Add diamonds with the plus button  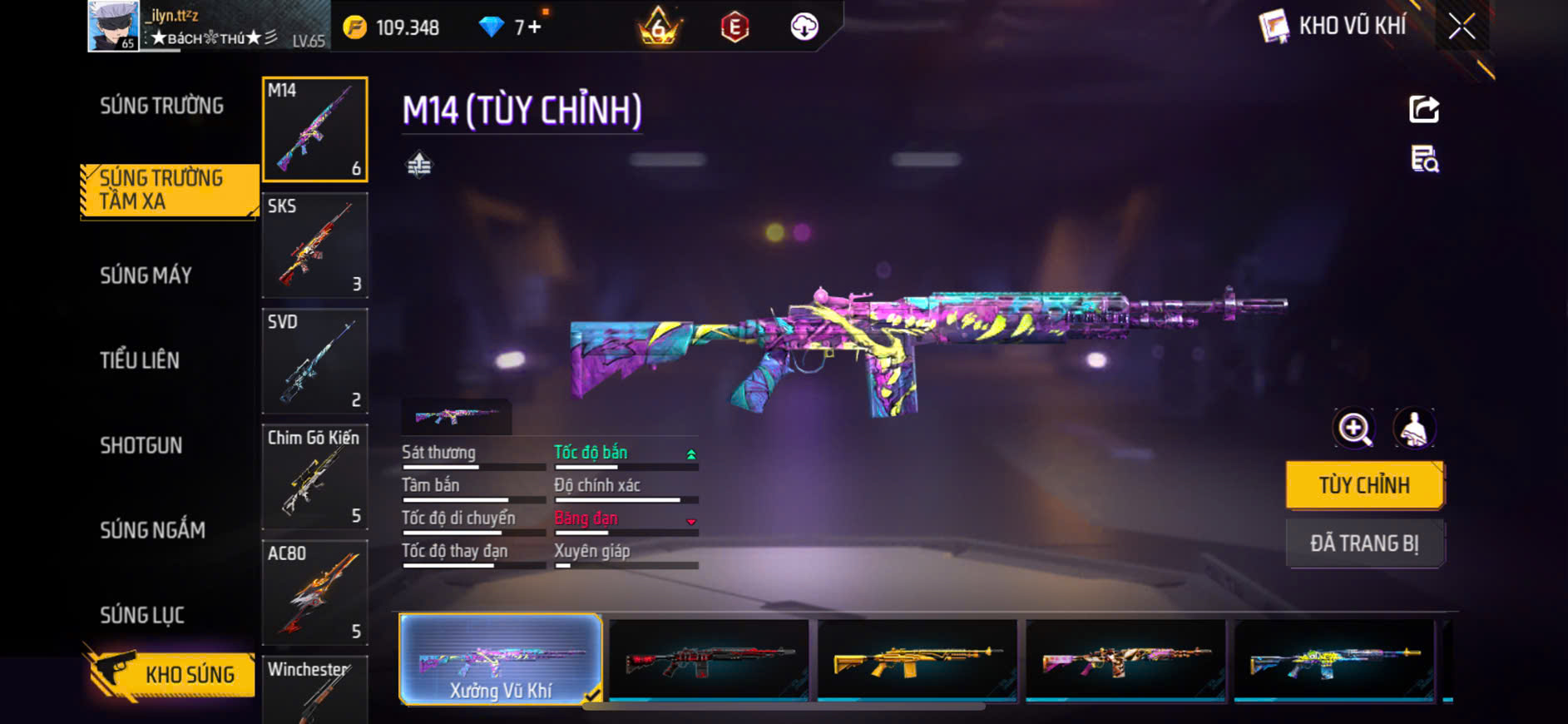pos(534,27)
